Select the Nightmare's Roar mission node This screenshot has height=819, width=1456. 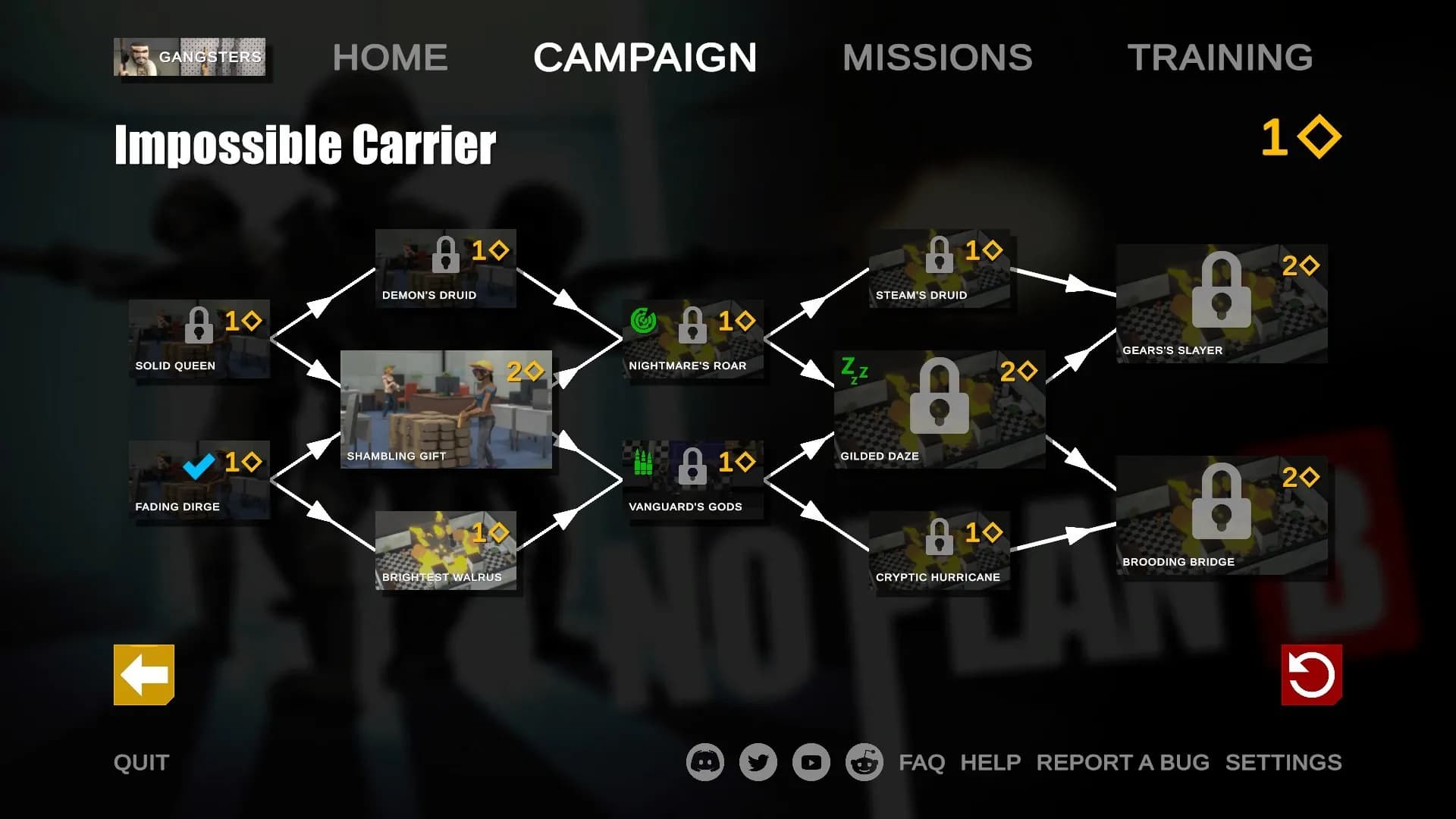[x=692, y=339]
